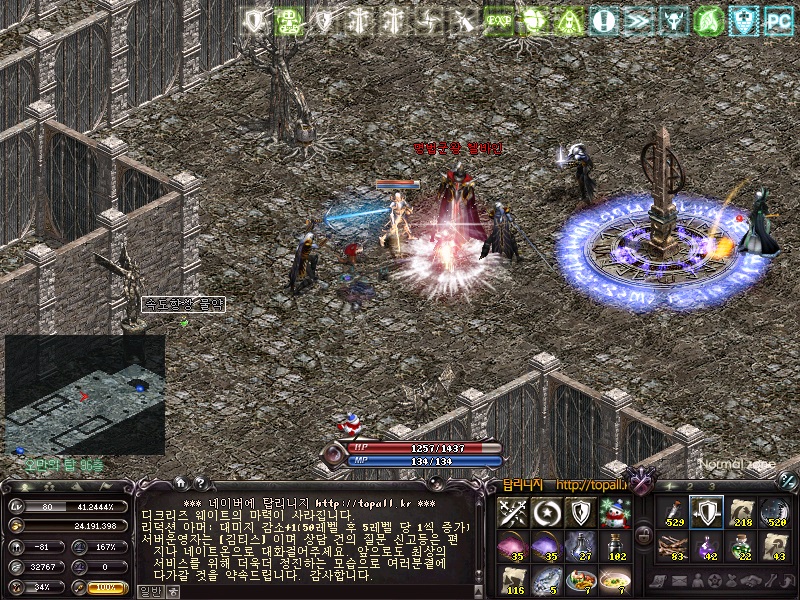Use the green potion with count 22
Screen dimensions: 800x600
(741, 546)
